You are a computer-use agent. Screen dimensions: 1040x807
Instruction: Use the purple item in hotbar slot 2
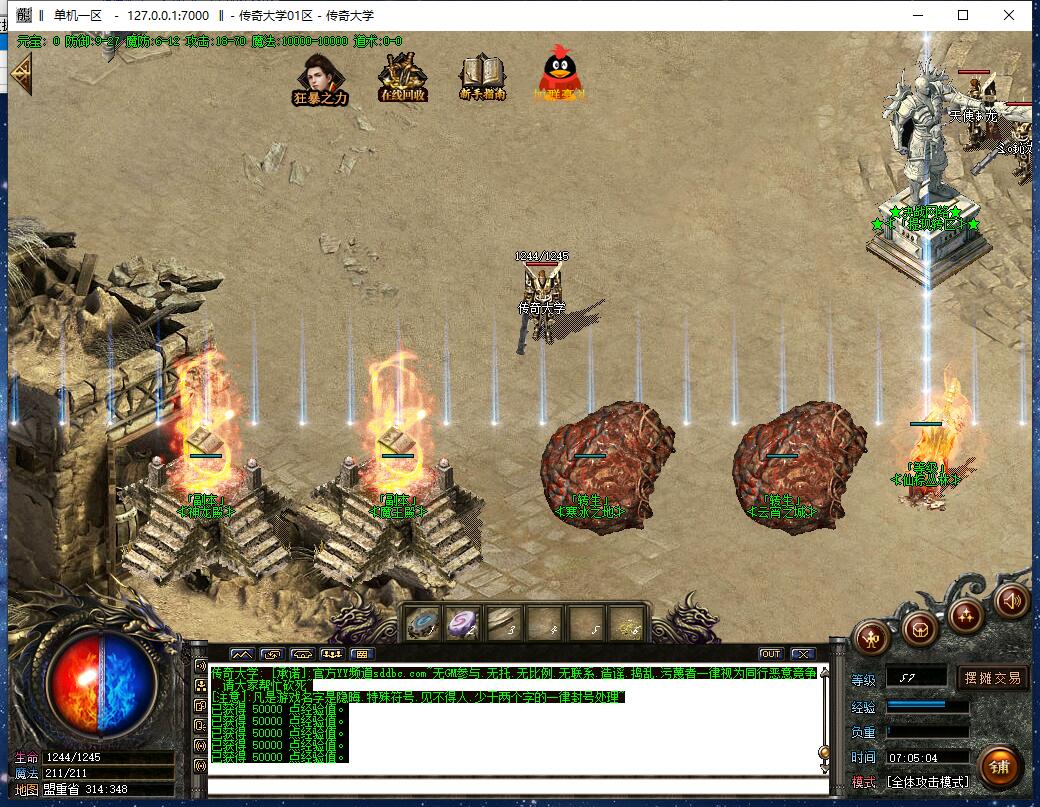(461, 623)
